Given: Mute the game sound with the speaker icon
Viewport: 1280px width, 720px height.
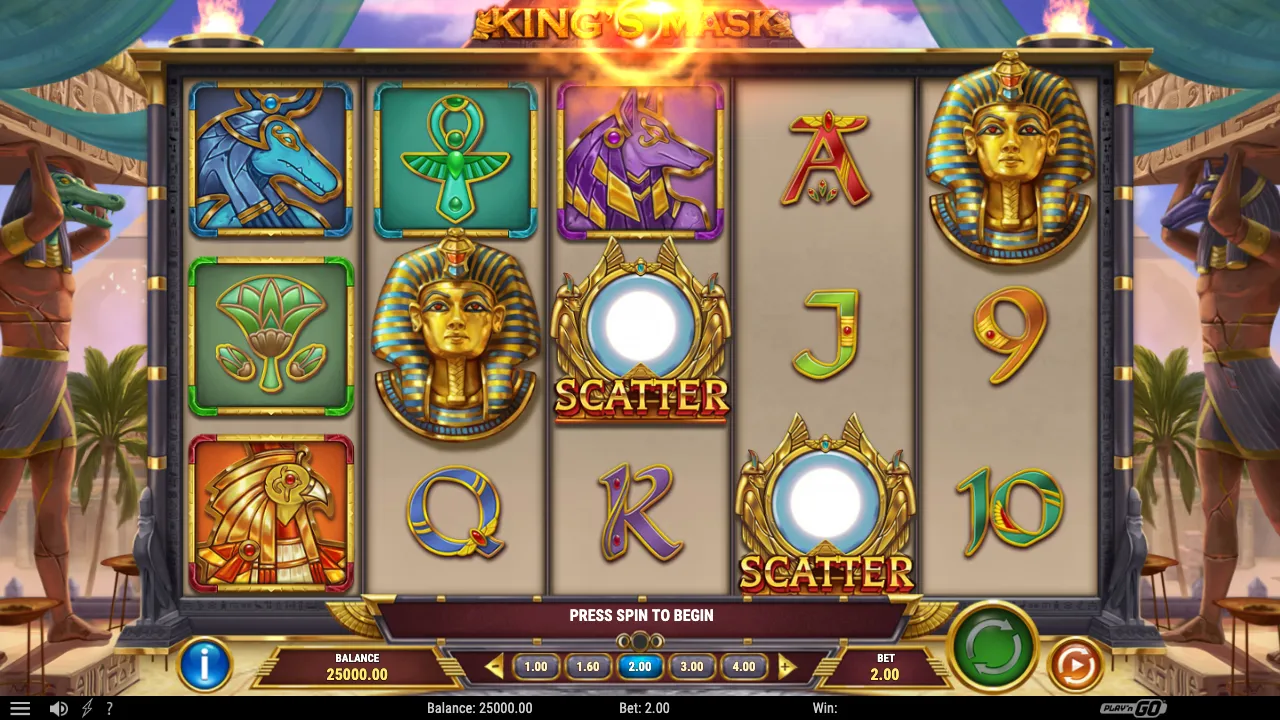Looking at the screenshot, I should pos(57,708).
